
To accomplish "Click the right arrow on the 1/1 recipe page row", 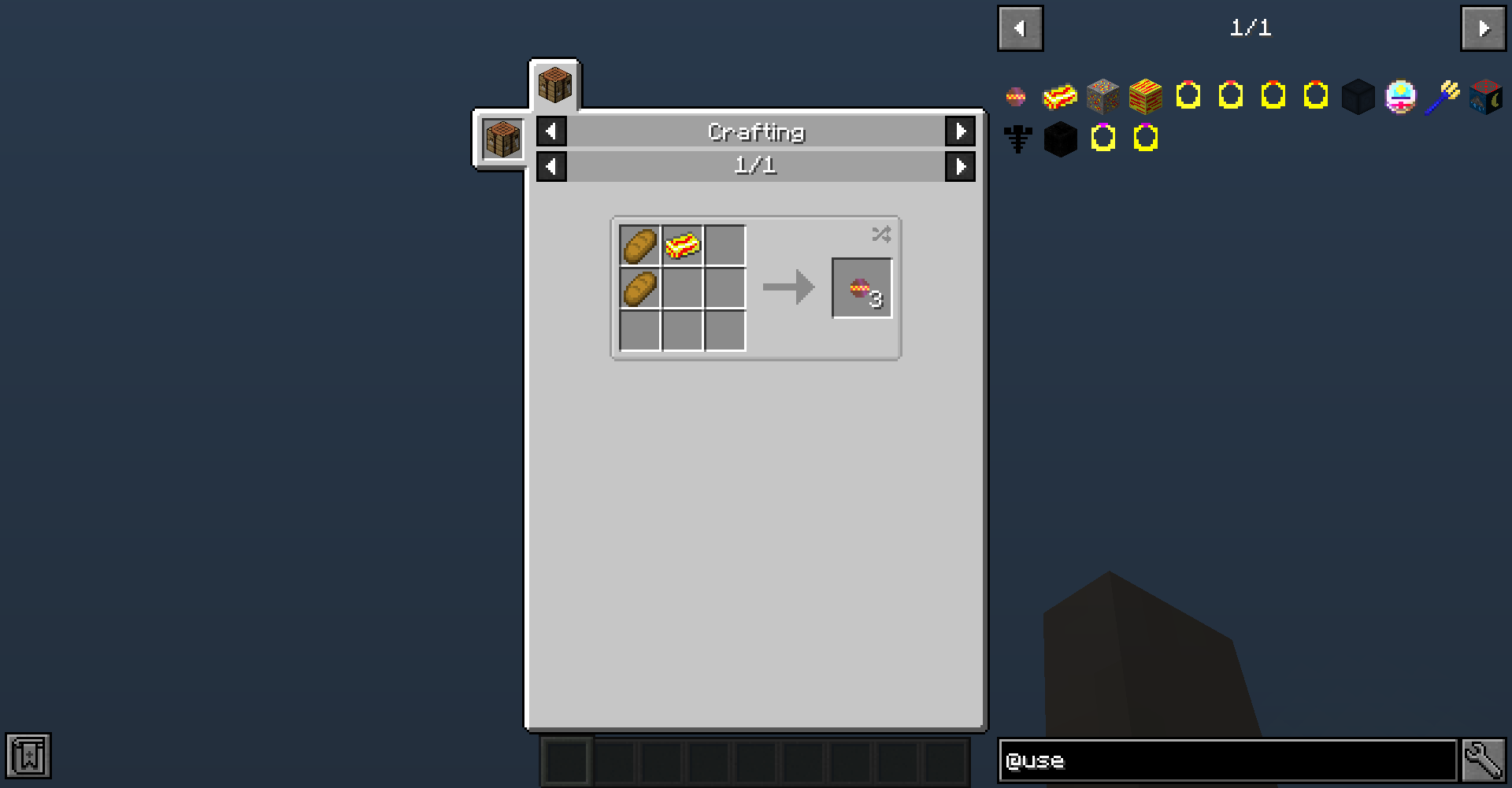I will pyautogui.click(x=961, y=166).
